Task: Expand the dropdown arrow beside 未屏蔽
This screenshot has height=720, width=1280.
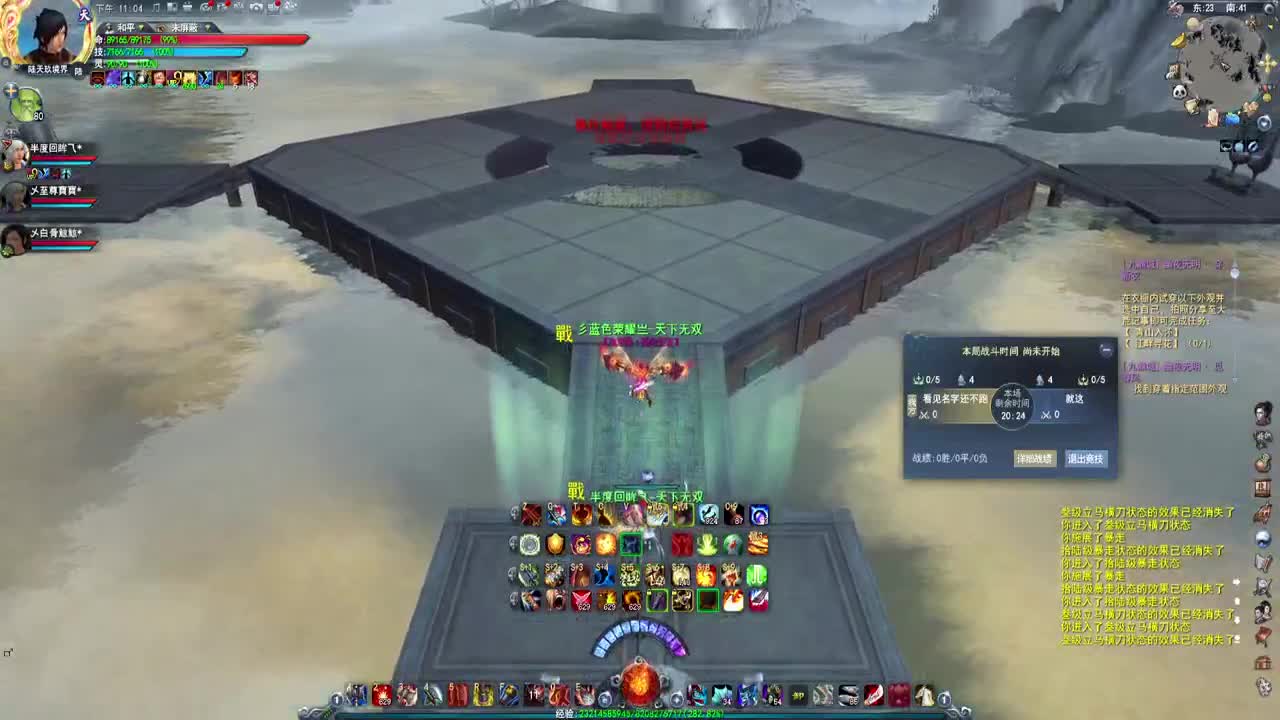Action: coord(209,27)
